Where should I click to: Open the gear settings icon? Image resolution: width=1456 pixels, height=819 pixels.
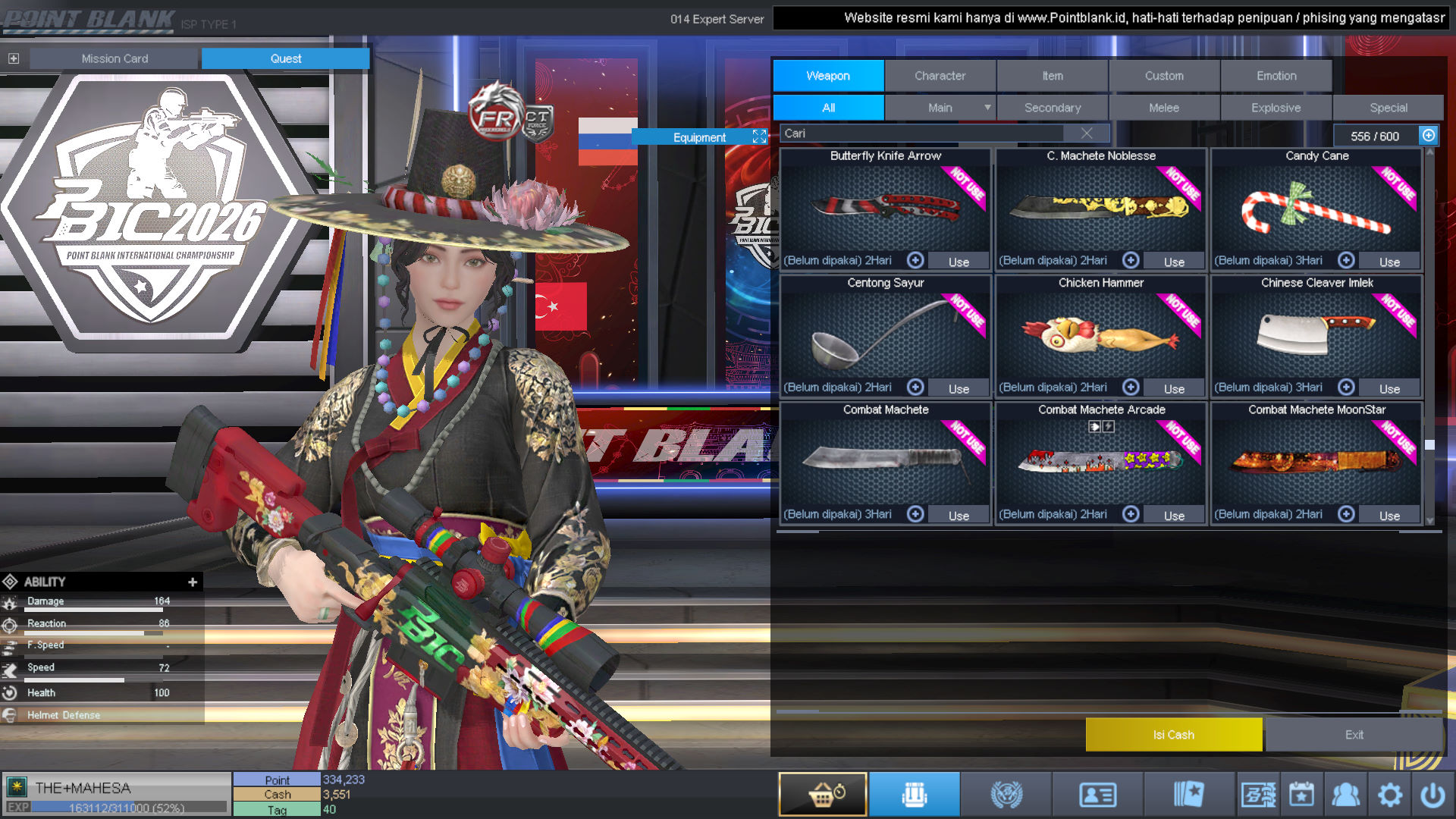pos(1389,795)
